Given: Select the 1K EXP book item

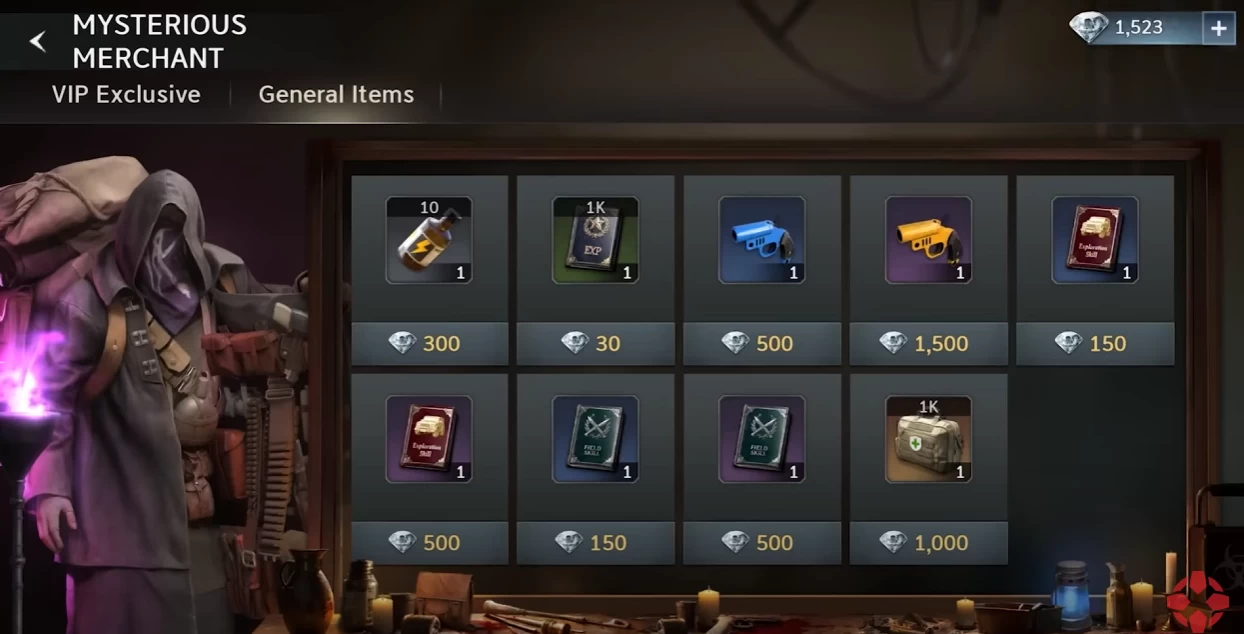Looking at the screenshot, I should pyautogui.click(x=595, y=240).
